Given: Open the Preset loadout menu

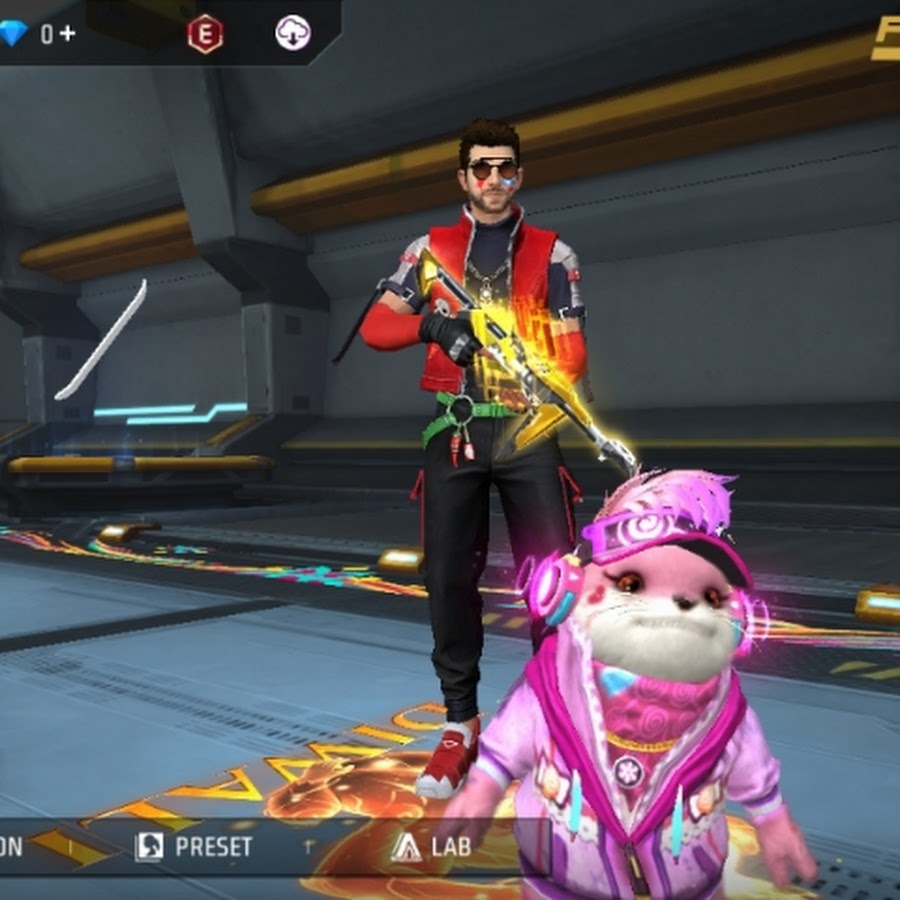Looking at the screenshot, I should [194, 846].
